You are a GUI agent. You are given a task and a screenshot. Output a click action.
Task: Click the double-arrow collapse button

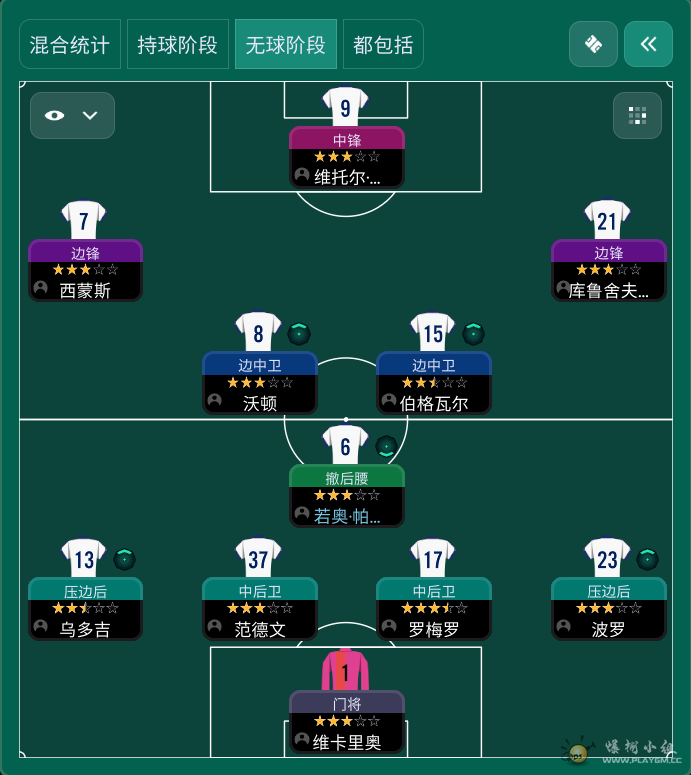648,44
